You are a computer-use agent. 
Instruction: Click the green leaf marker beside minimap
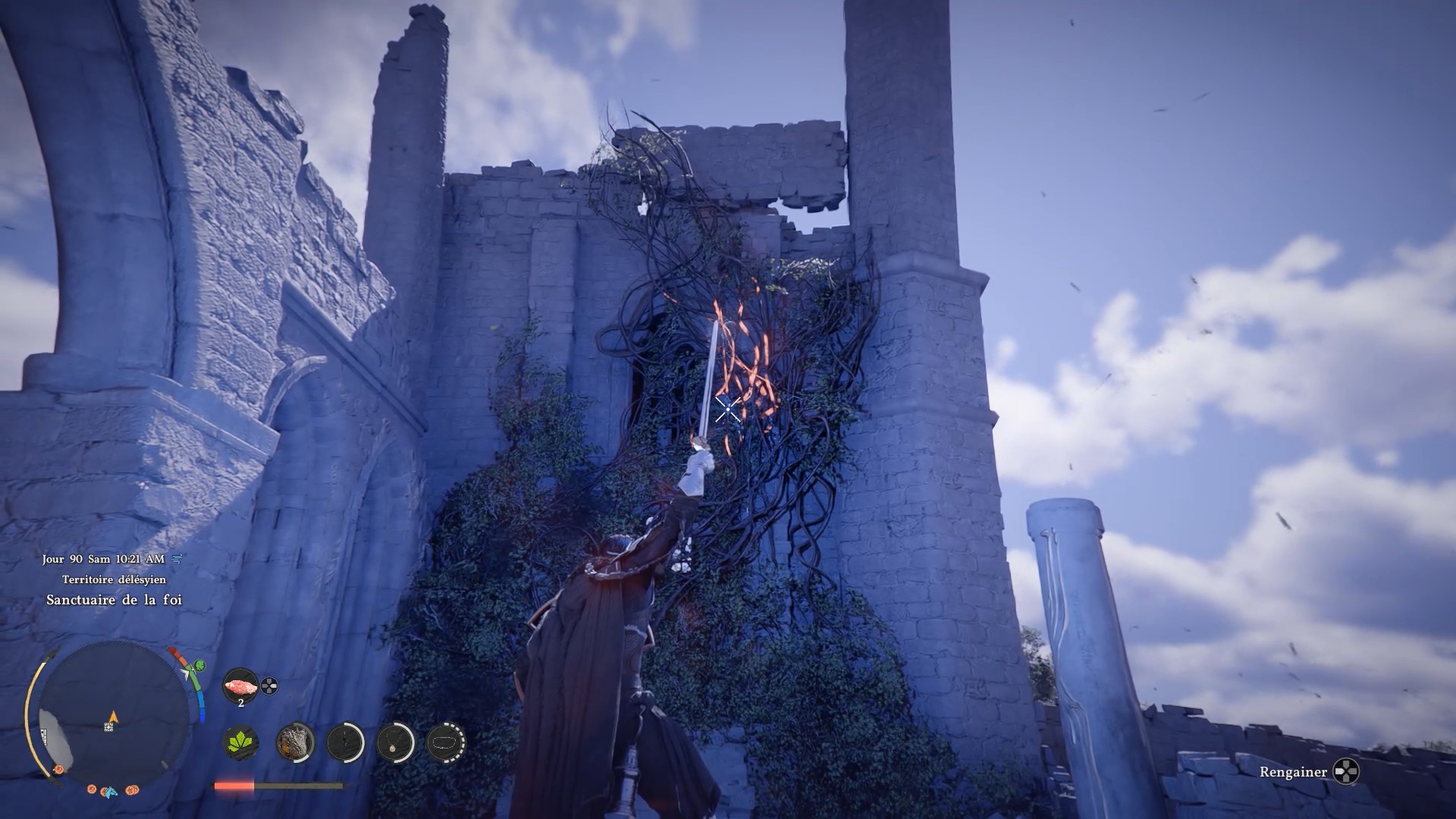[x=200, y=666]
